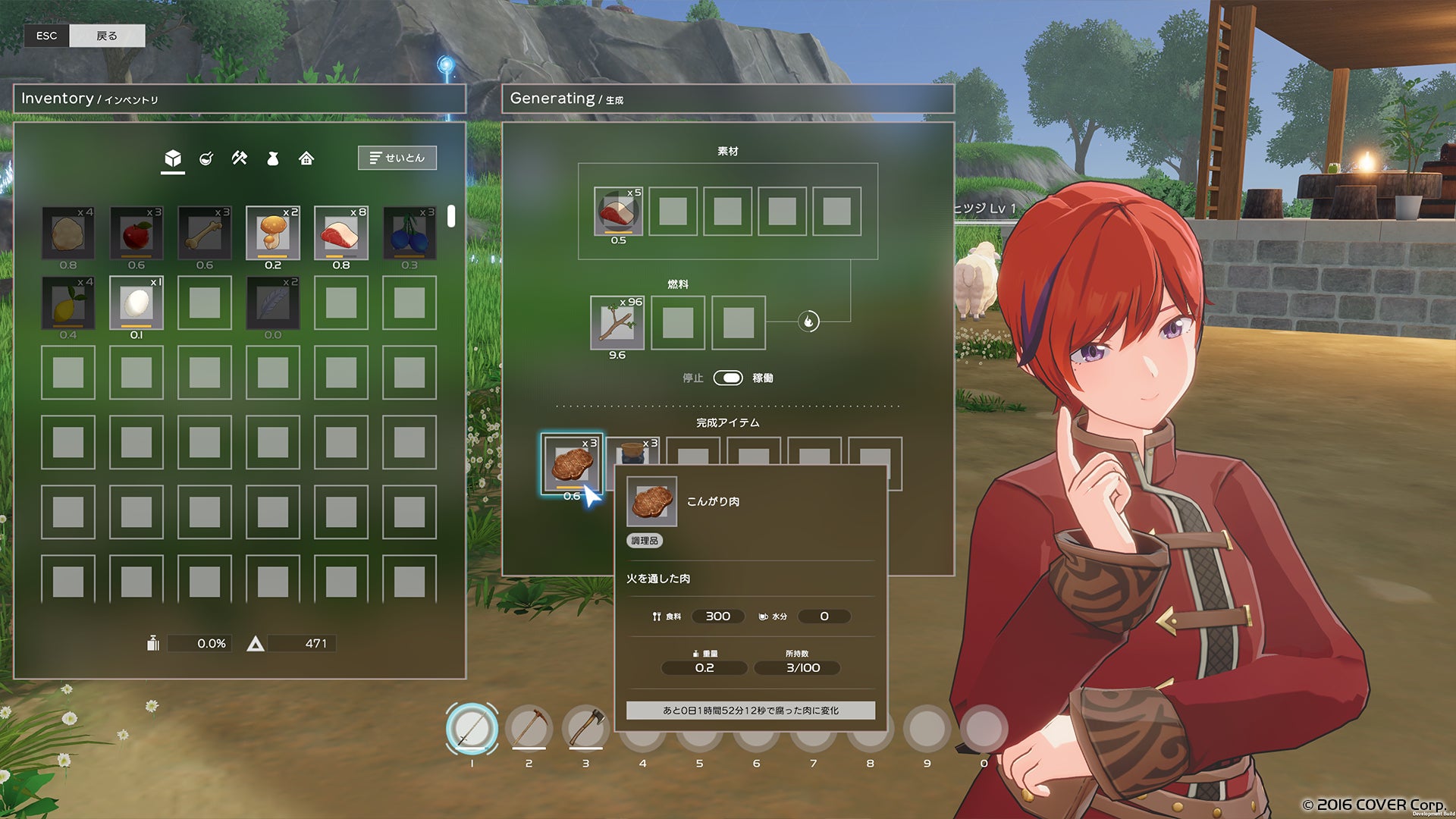The width and height of the screenshot is (1456, 819).
Task: Select the red apple inventory slot
Action: pyautogui.click(x=136, y=234)
